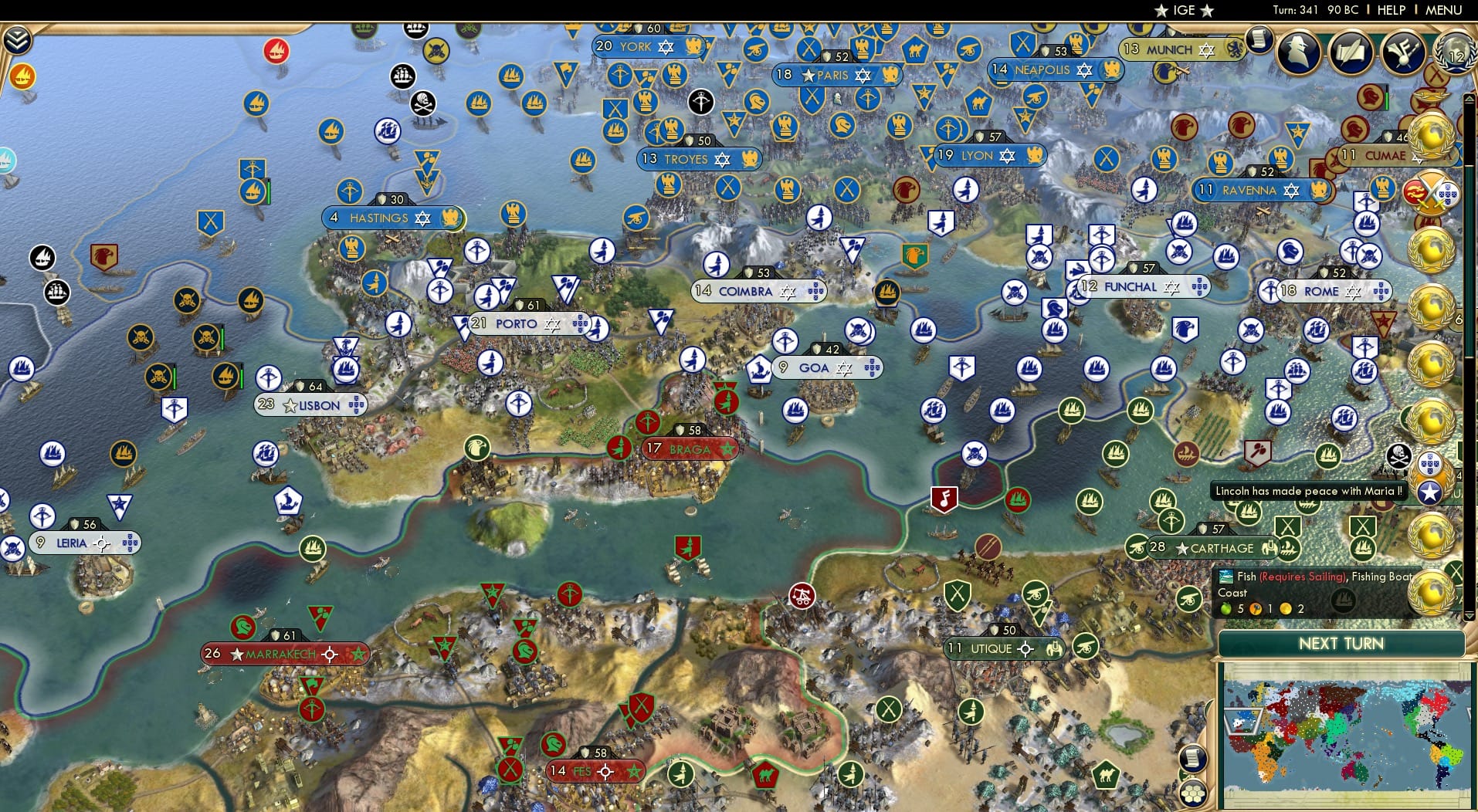Toggle the citizen focus icon on Leiria's banner
The image size is (1478, 812).
(x=103, y=543)
